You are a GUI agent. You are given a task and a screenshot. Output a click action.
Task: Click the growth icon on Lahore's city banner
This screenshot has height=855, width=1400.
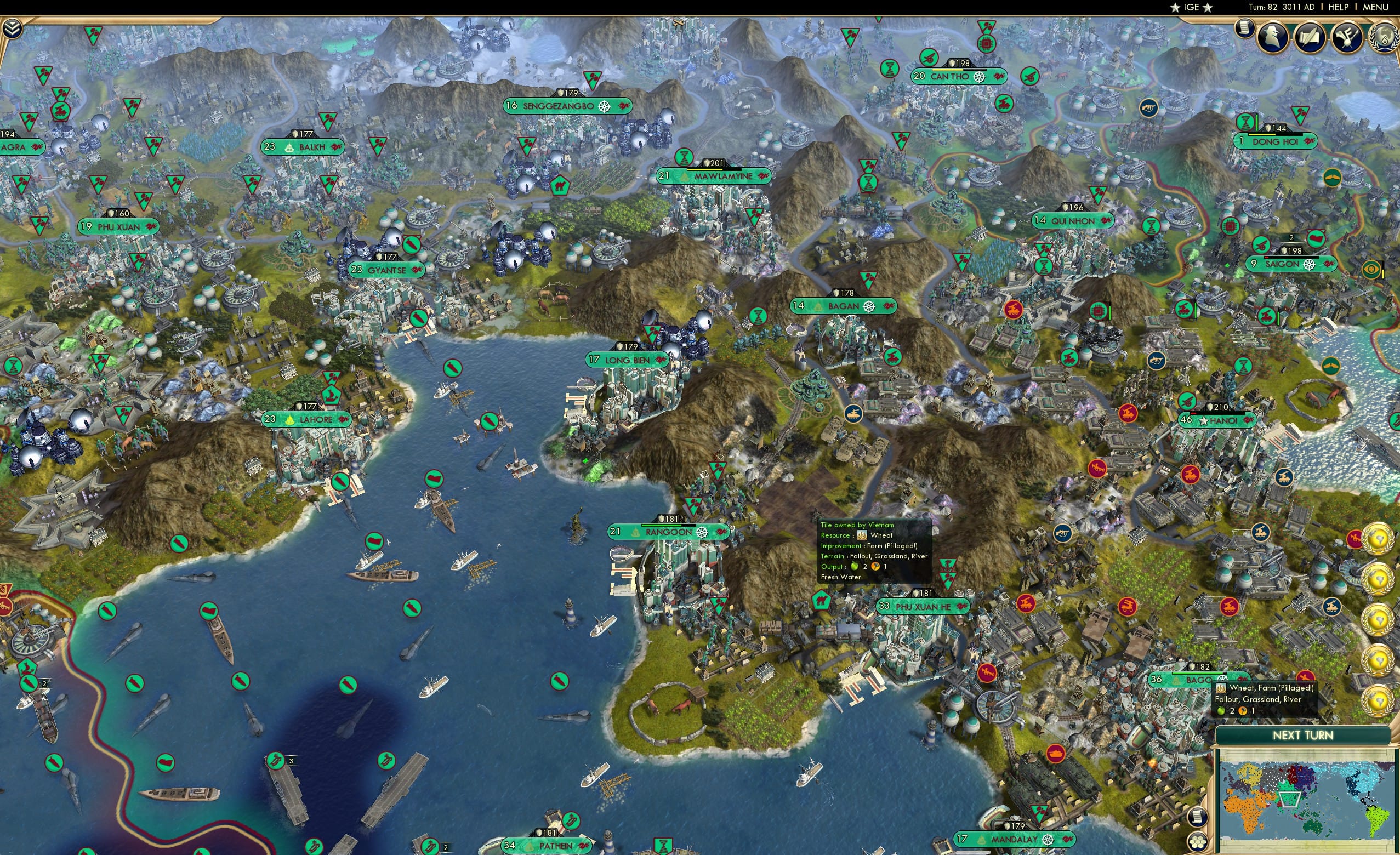(290, 419)
